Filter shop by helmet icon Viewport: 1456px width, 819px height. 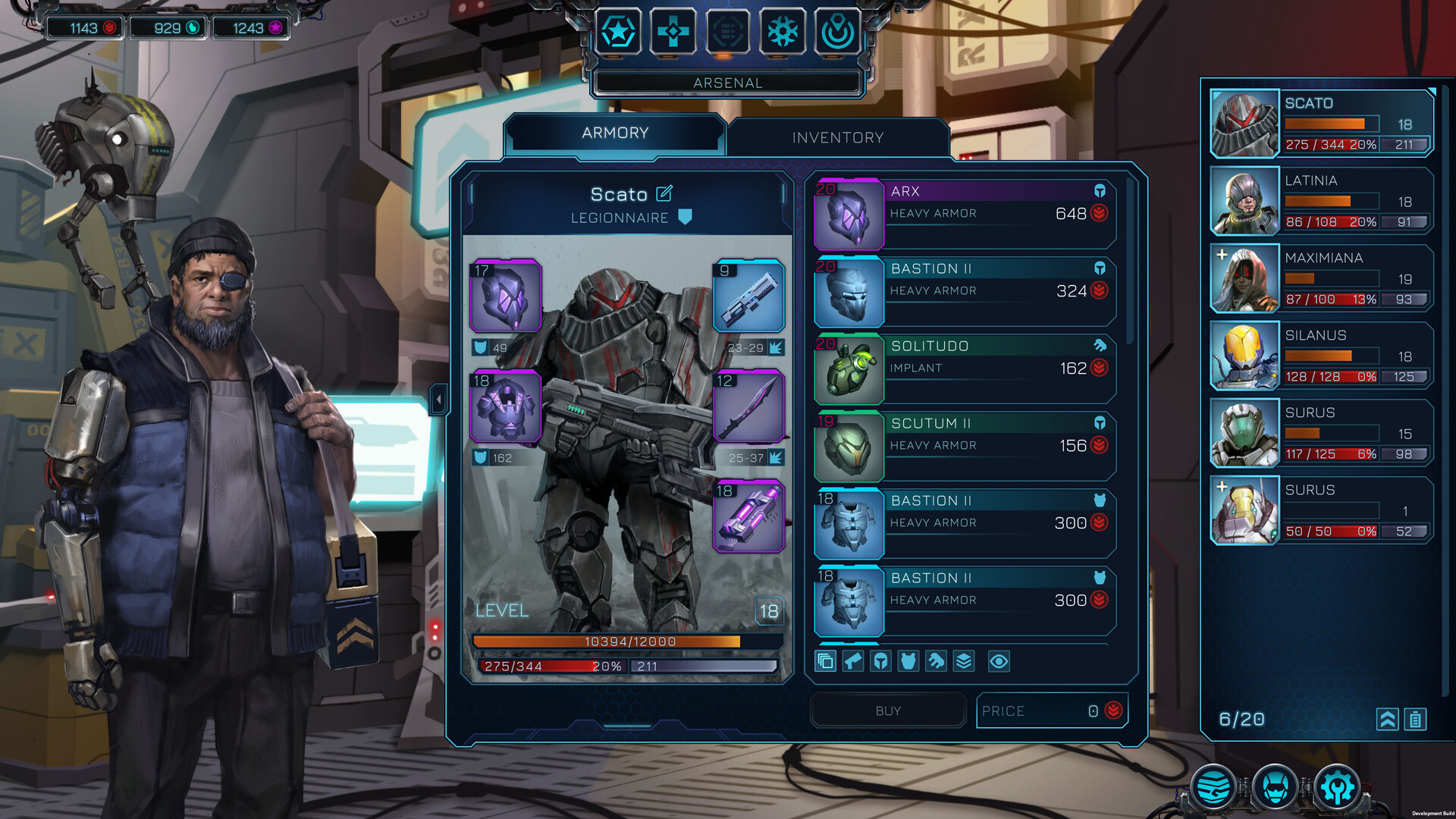(880, 661)
